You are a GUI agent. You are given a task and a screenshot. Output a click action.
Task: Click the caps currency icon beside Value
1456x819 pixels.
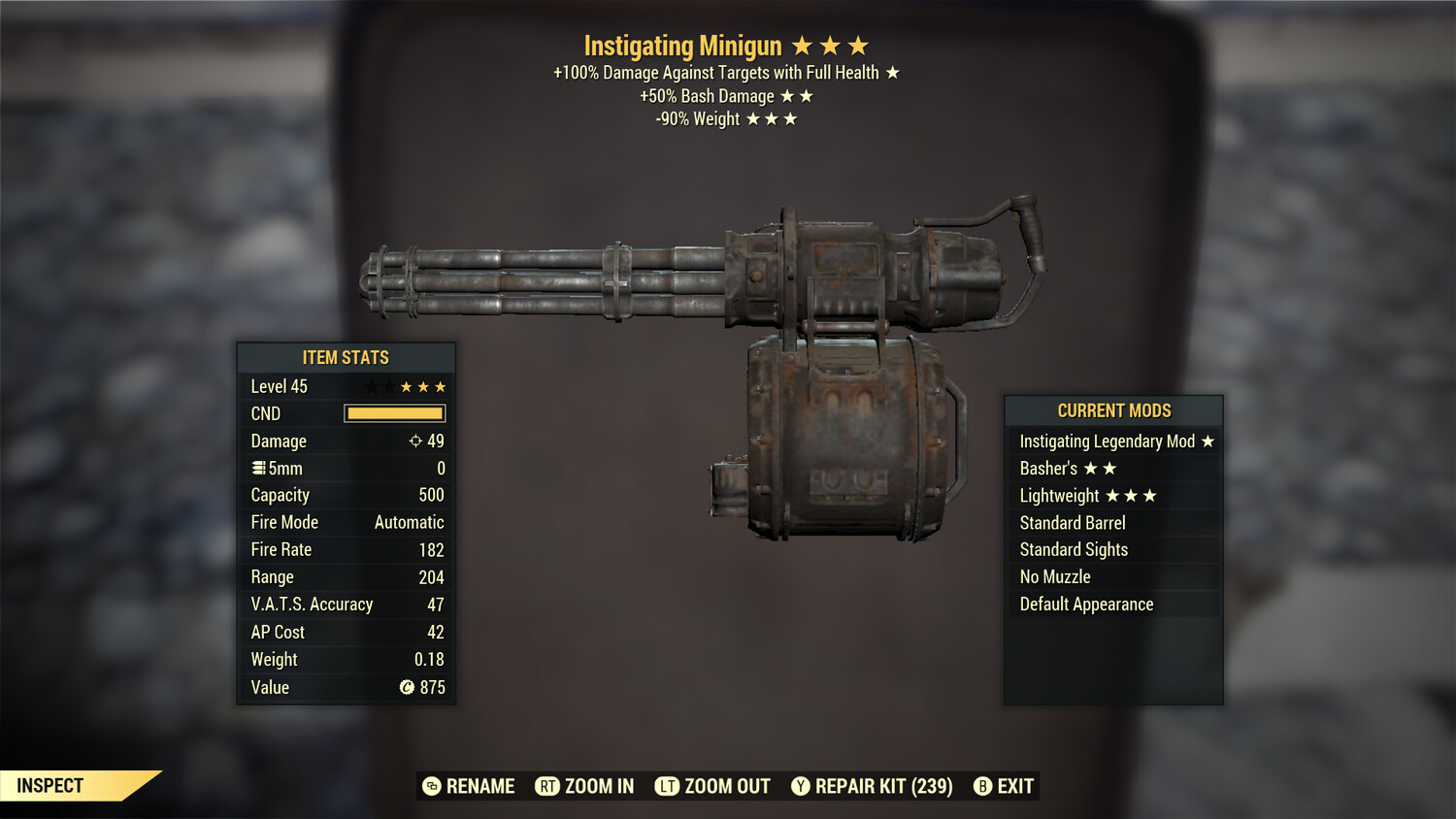409,687
